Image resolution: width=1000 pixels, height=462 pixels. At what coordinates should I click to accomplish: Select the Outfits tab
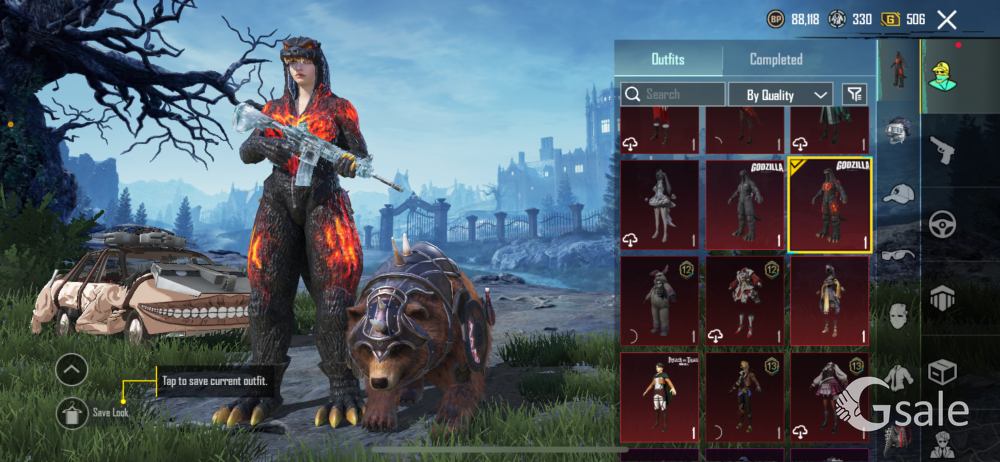(668, 59)
